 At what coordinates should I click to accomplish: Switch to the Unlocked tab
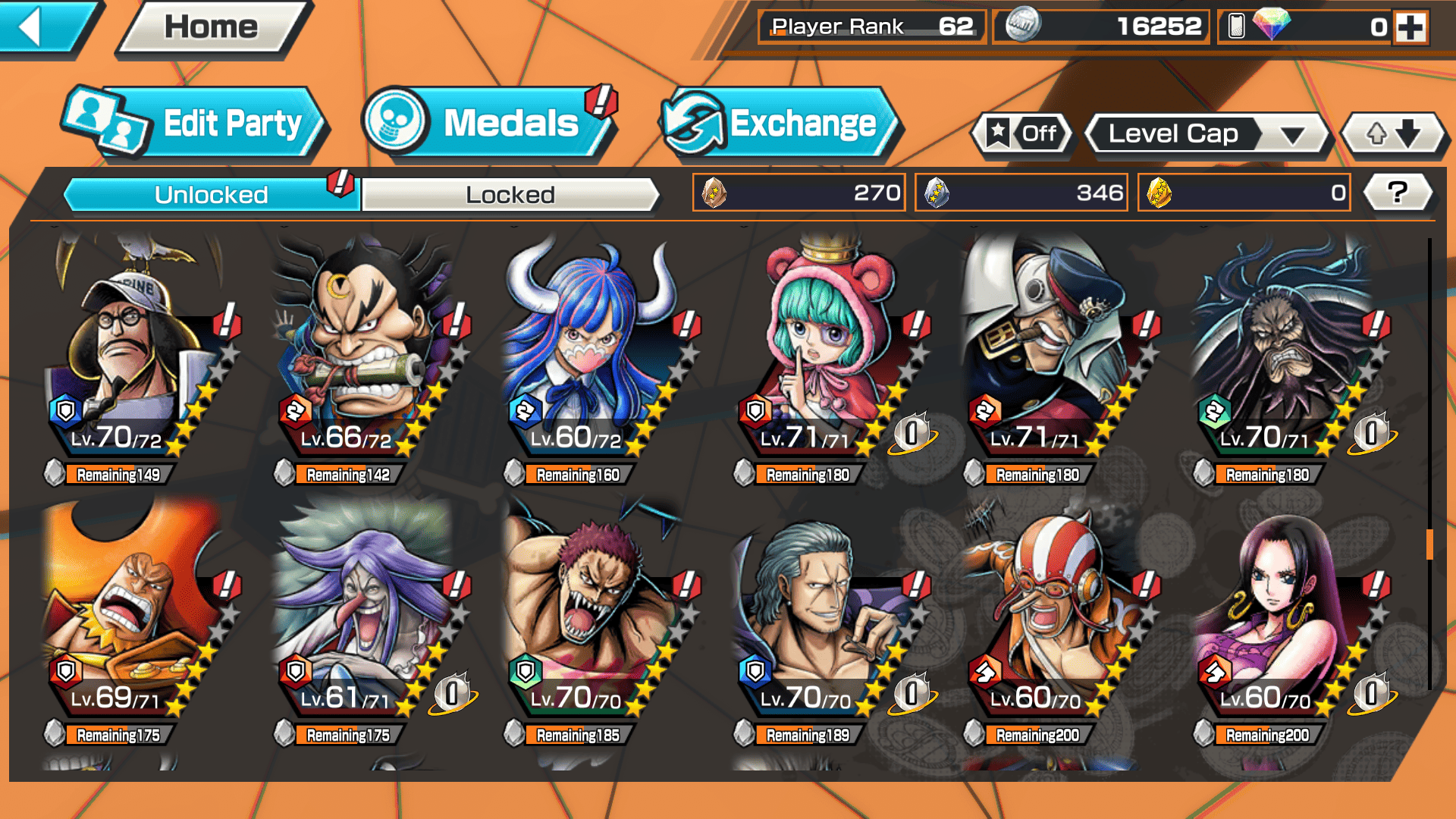pos(211,195)
